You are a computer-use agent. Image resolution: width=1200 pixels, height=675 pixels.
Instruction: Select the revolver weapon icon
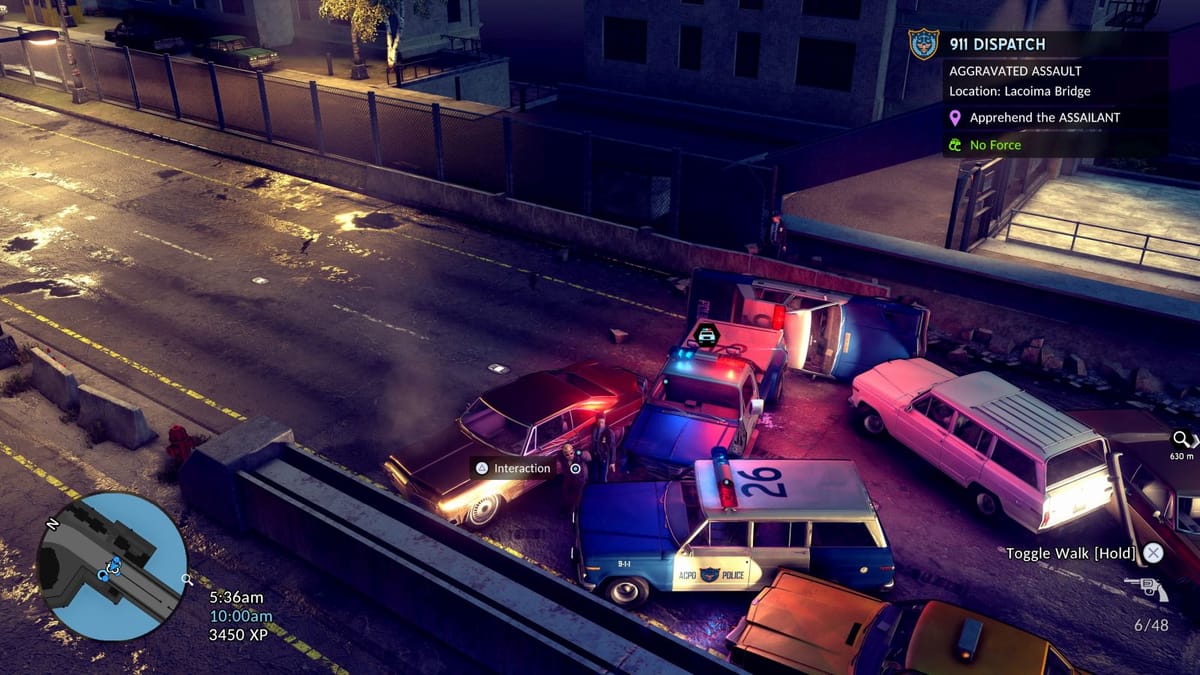[x=1146, y=589]
